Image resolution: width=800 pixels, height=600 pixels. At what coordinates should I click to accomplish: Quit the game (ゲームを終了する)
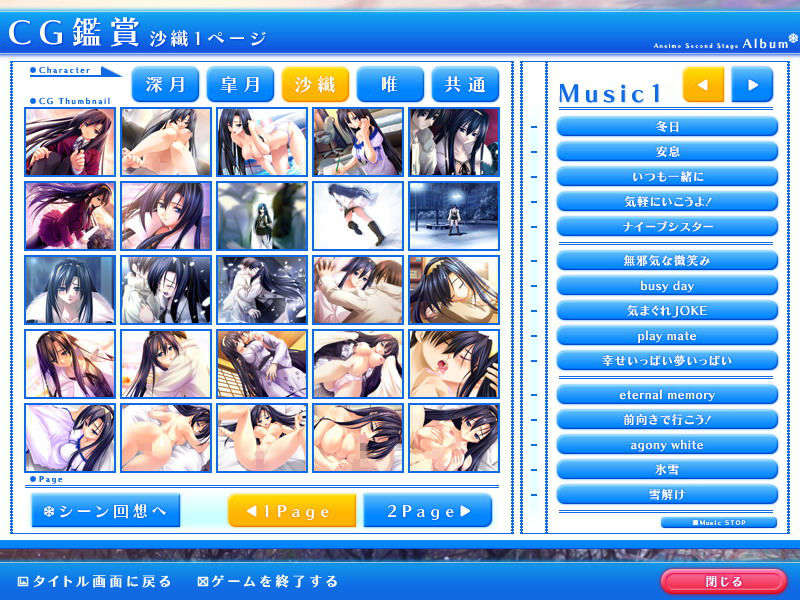point(268,581)
